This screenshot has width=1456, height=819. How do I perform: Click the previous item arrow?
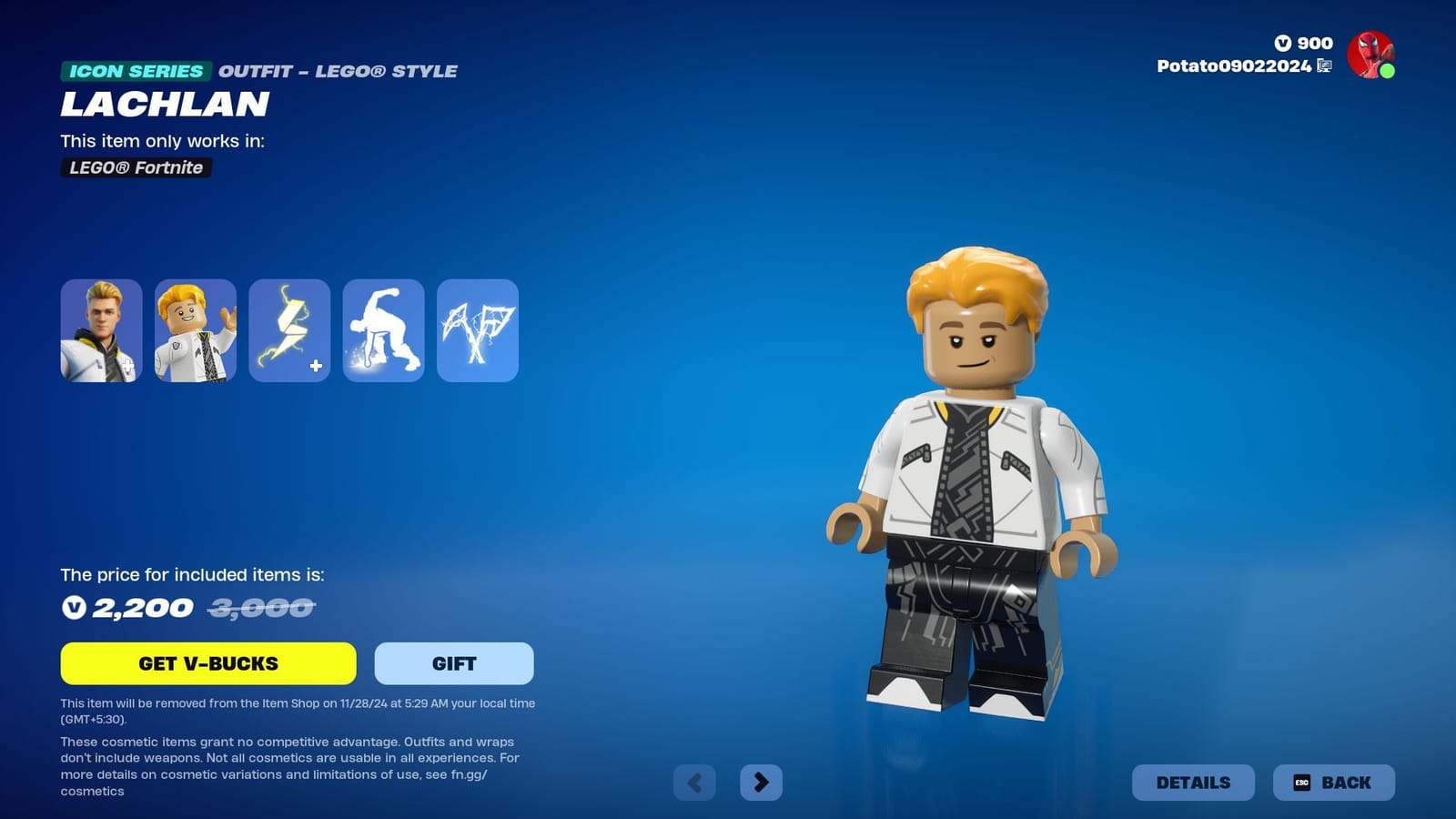(x=693, y=781)
